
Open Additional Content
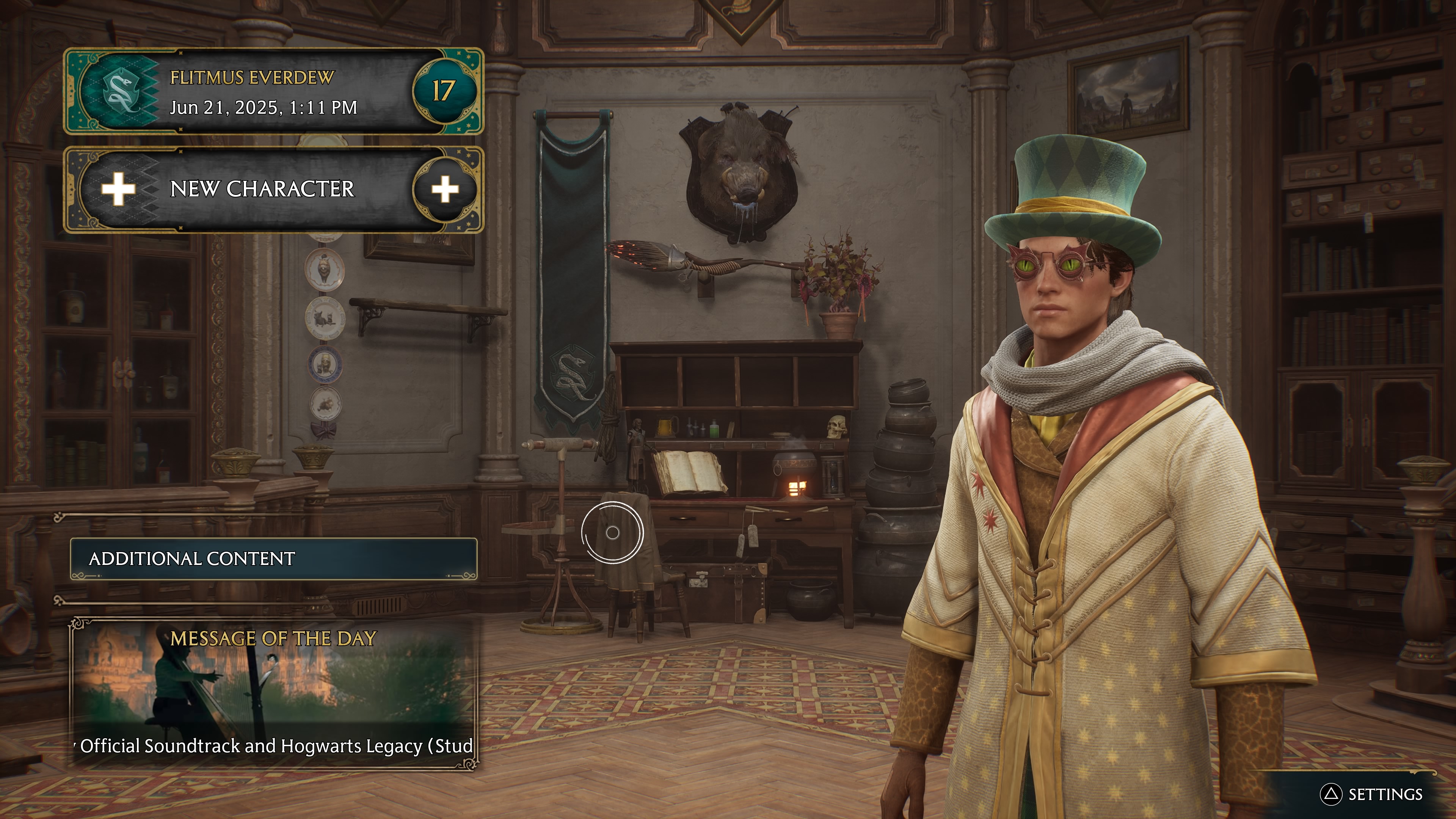pos(273,559)
